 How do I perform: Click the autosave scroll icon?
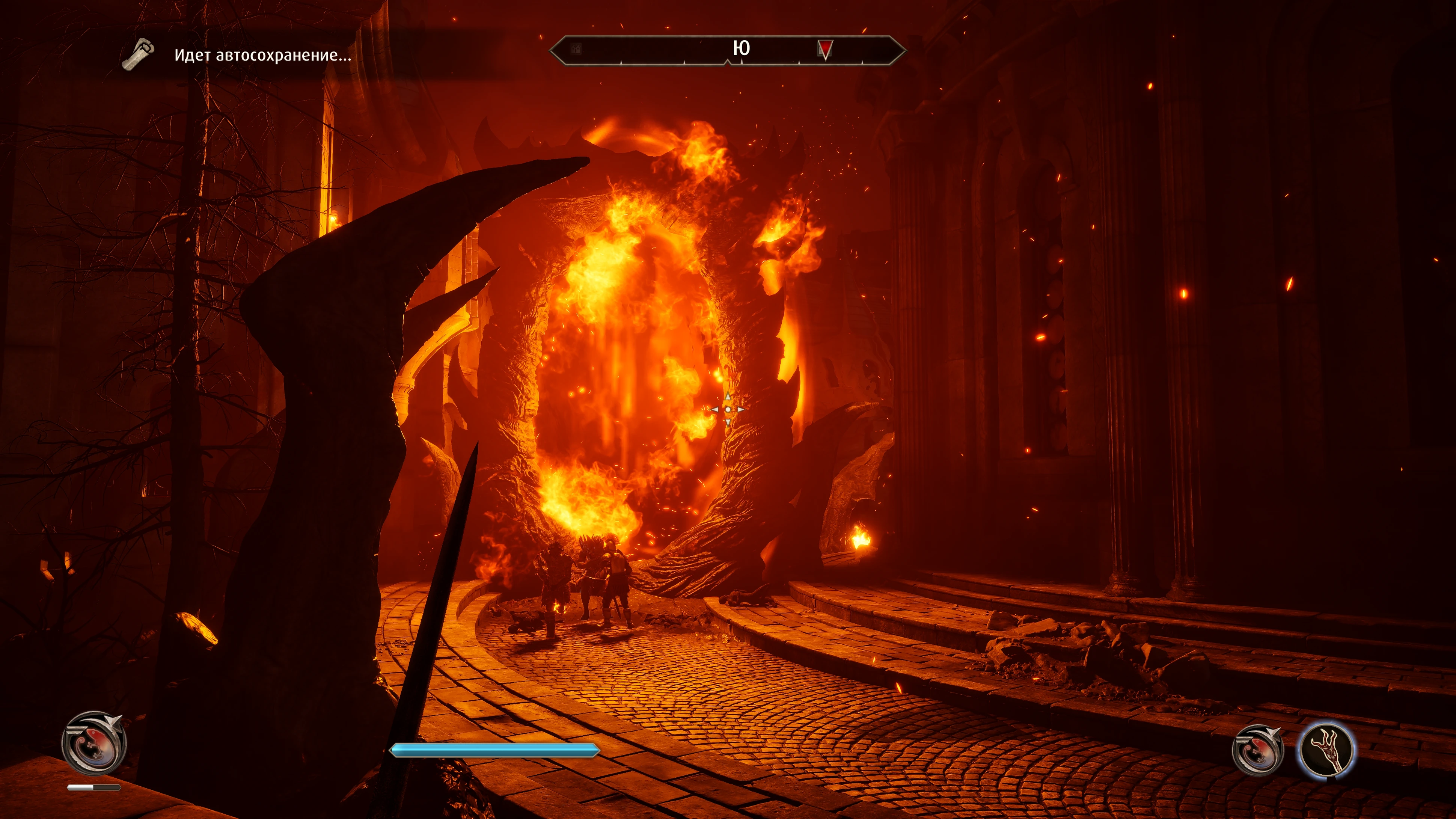click(138, 54)
